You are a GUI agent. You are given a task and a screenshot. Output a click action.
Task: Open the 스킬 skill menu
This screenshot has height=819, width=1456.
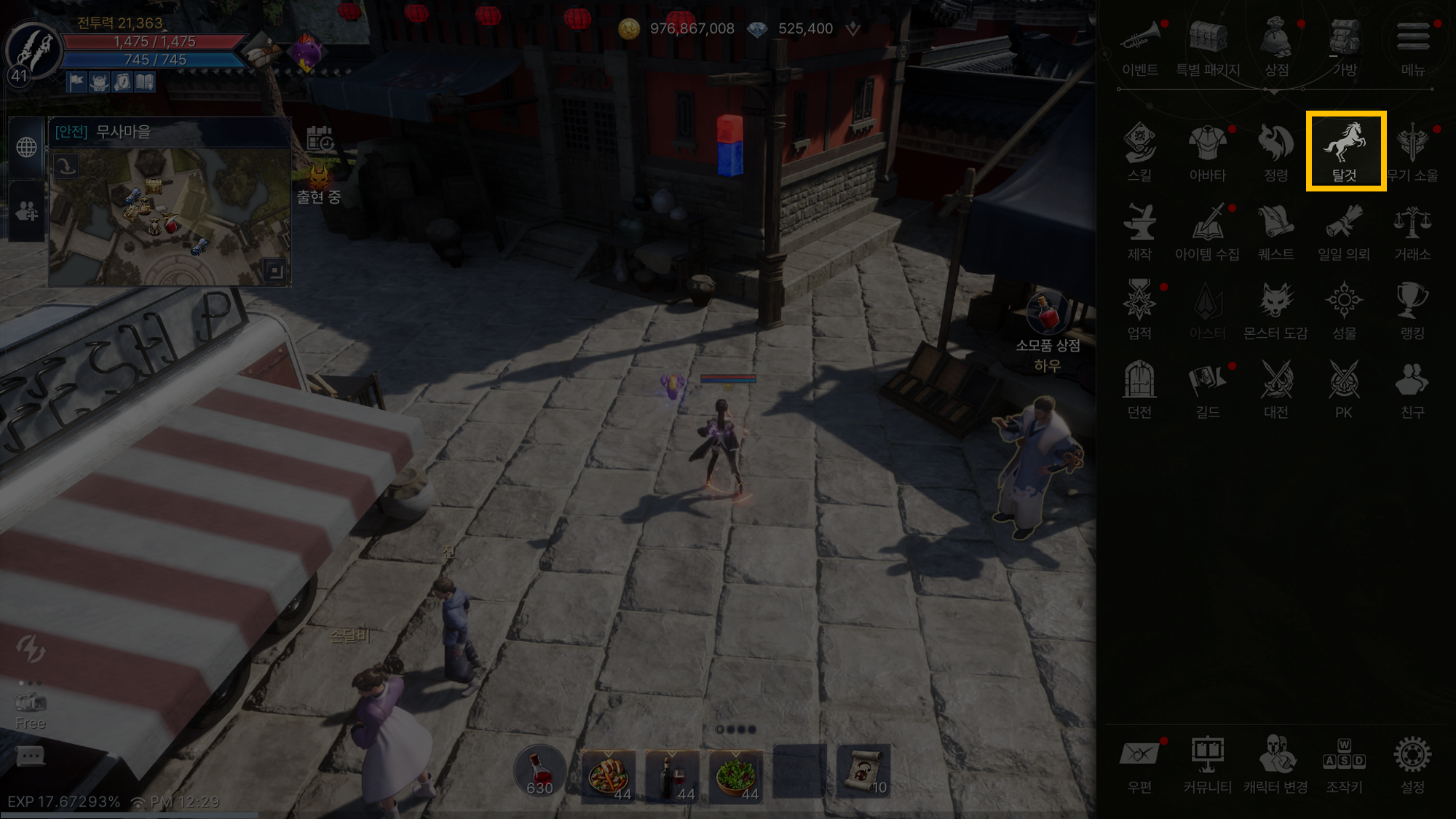[x=1139, y=150]
